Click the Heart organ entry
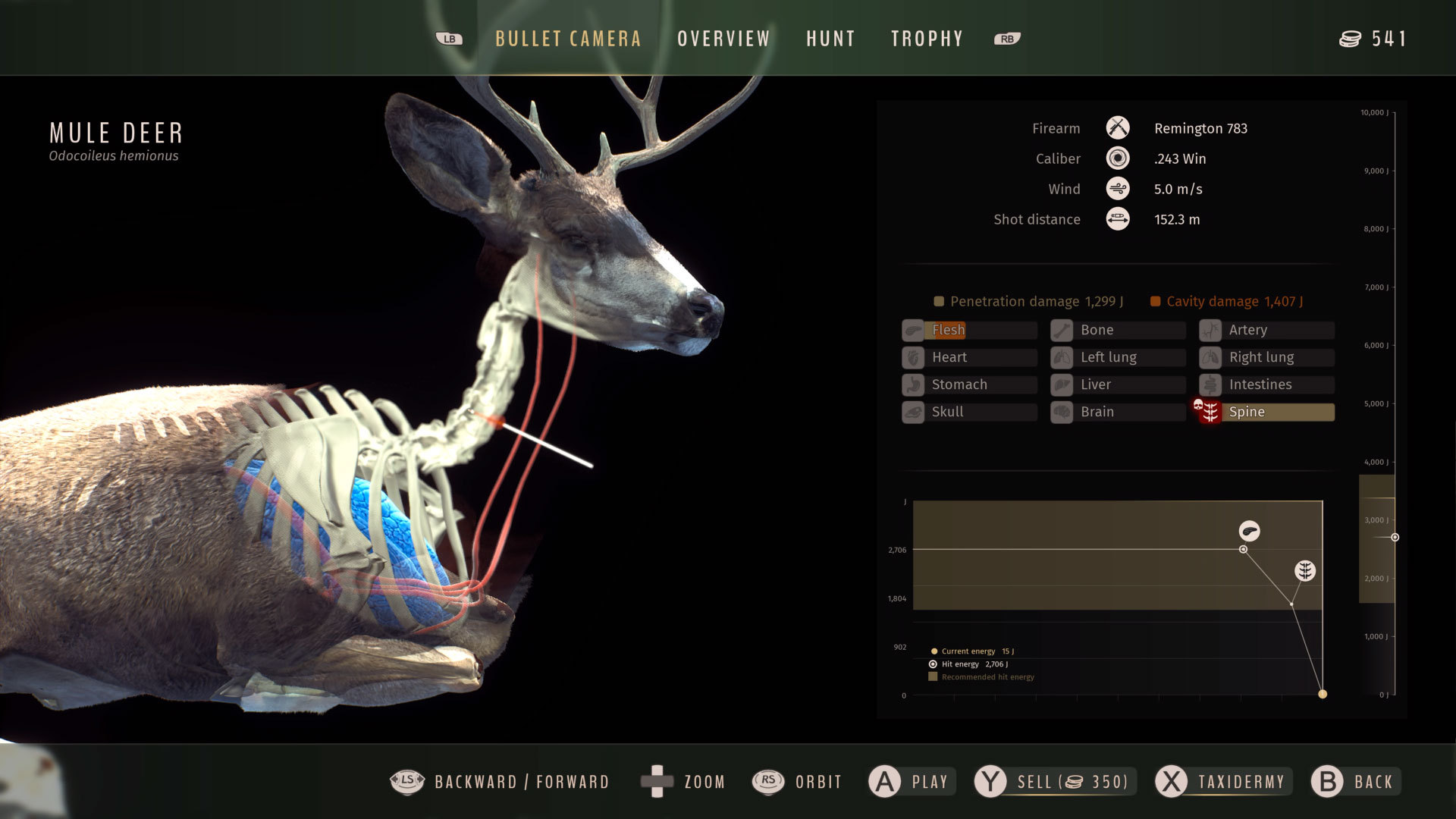This screenshot has height=819, width=1456. [969, 357]
